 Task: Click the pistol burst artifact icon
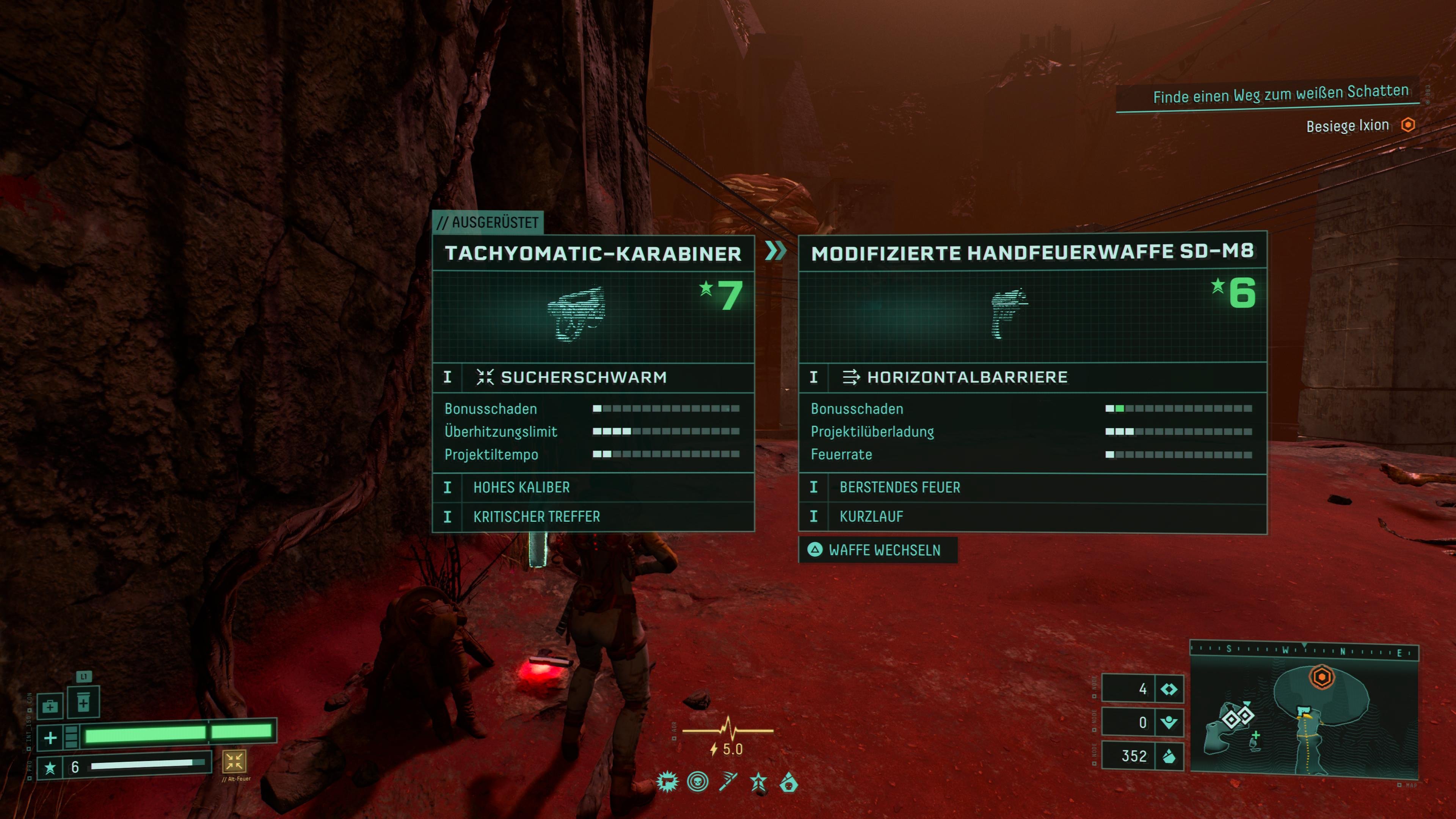667,783
